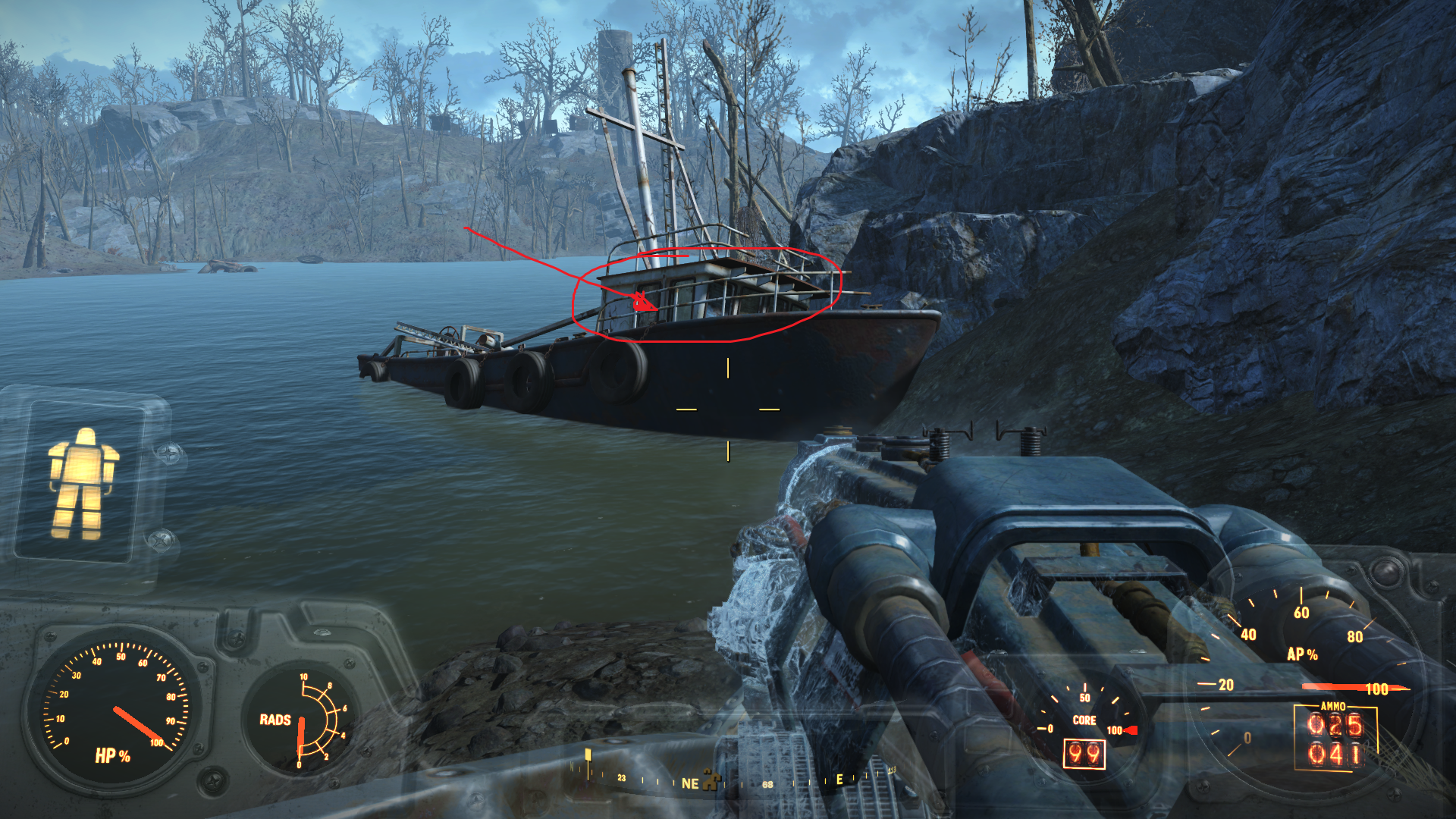Click the power armor condition figure

tap(83, 483)
